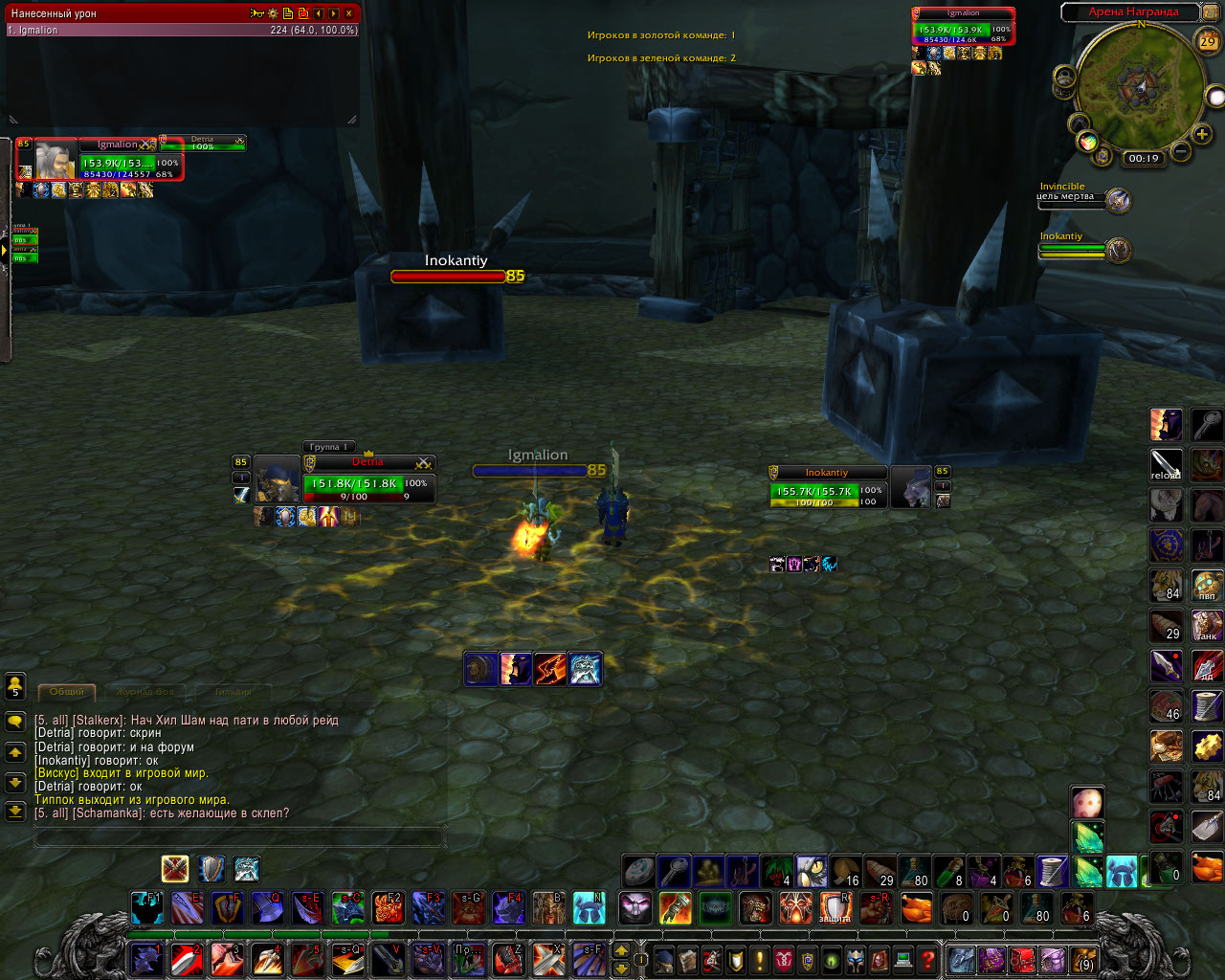
Task: Use the crossed swords ability bound to X
Action: coord(548,958)
